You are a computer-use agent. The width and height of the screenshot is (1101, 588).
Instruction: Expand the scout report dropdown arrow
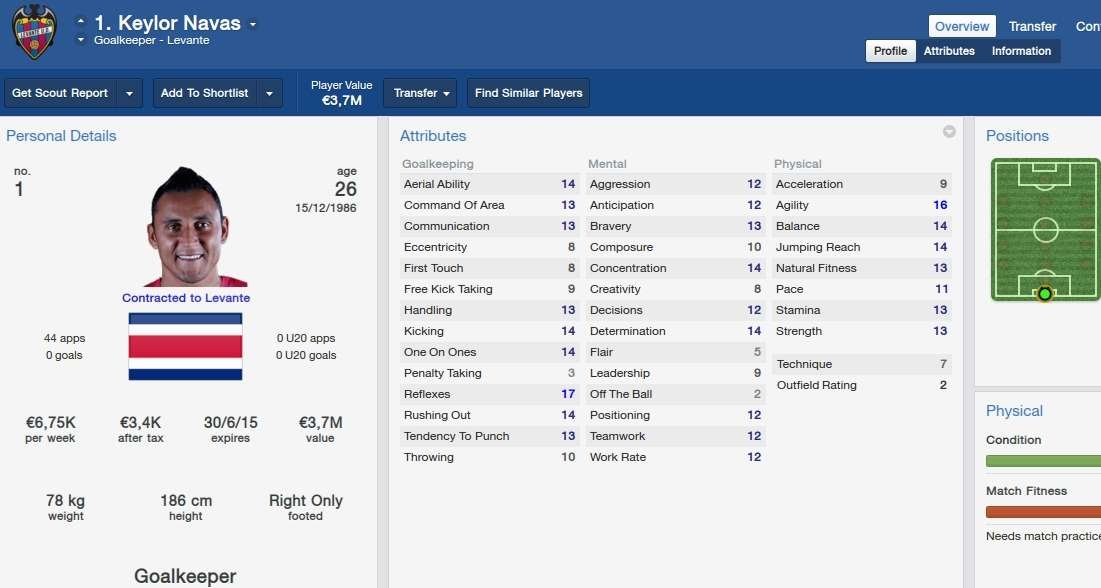pos(129,93)
